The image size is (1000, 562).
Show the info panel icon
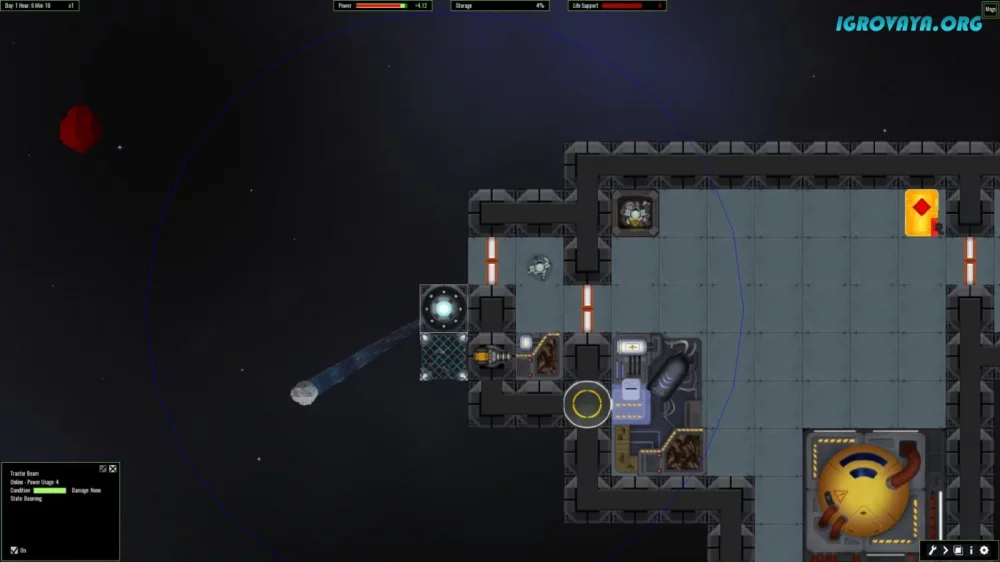[971, 550]
